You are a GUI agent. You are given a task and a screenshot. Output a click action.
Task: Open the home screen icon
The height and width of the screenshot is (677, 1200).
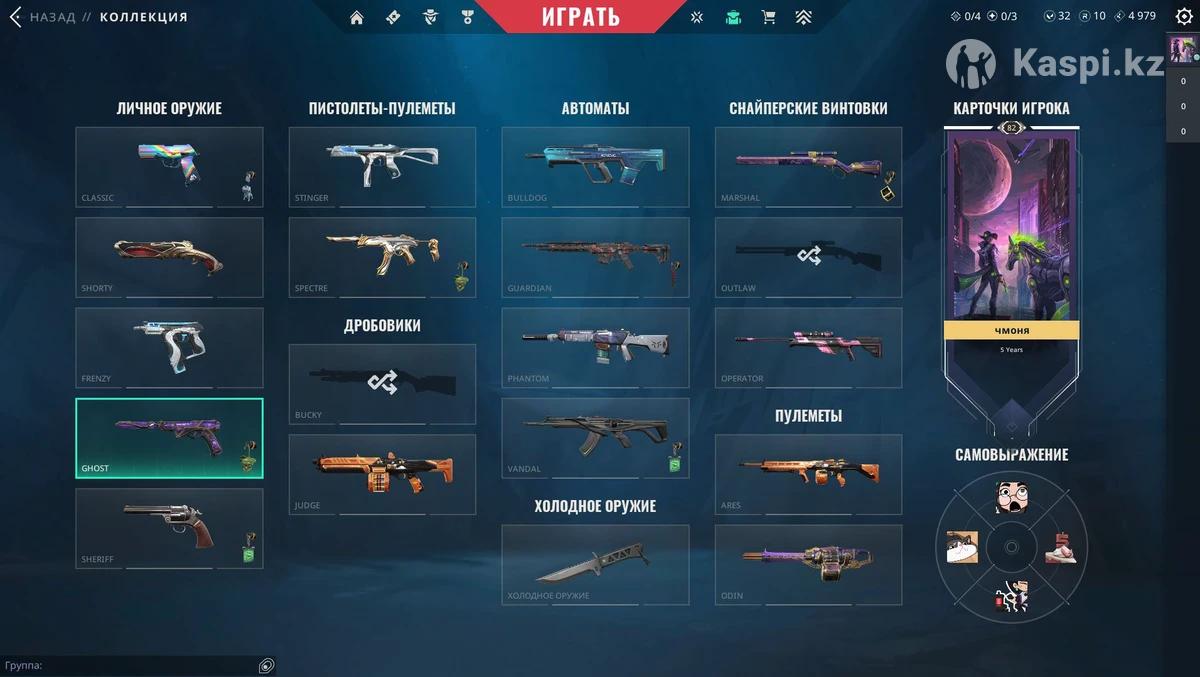coord(357,17)
